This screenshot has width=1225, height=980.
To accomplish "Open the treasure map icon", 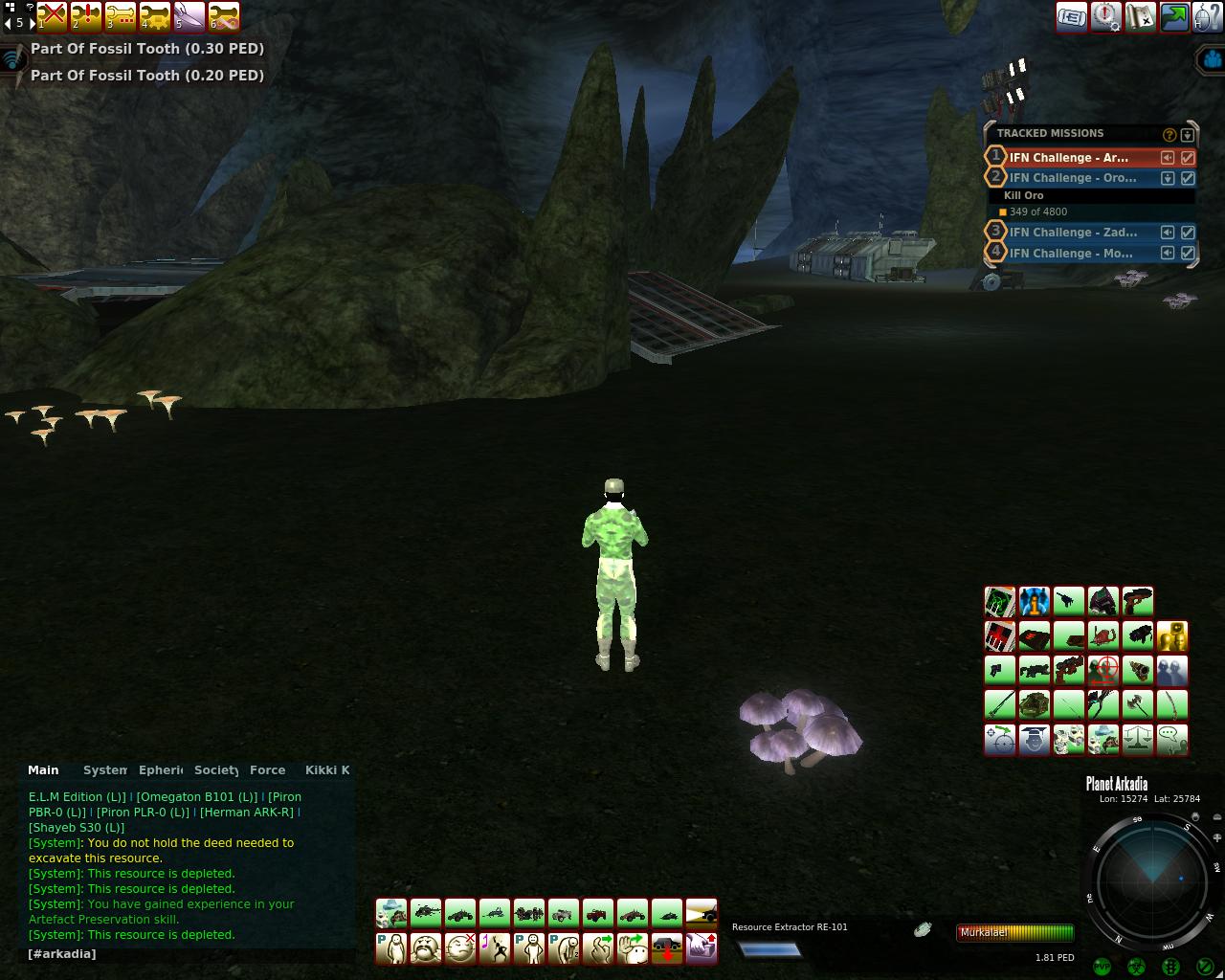I will 1140,16.
